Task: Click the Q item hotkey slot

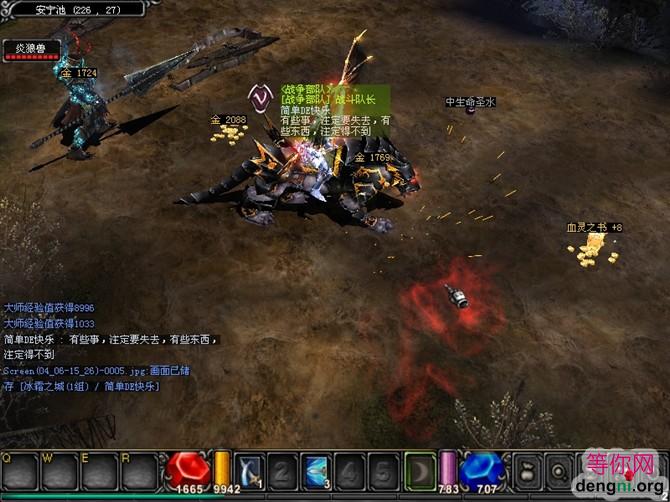Action: click(20, 470)
